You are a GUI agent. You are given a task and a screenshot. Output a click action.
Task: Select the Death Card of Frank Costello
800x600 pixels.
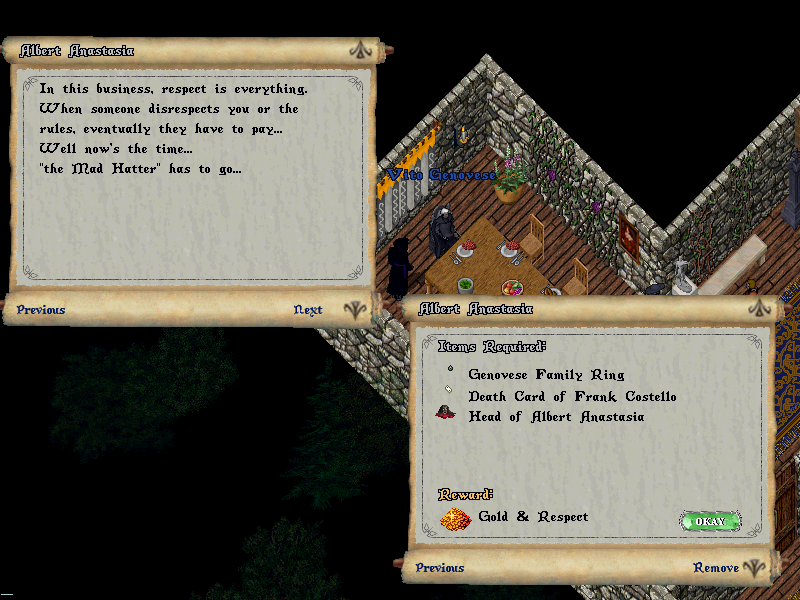(x=572, y=397)
